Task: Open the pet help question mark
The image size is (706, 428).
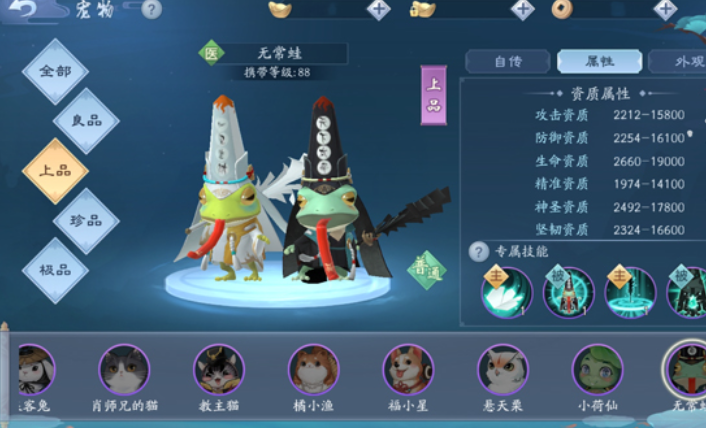Action: (x=151, y=10)
